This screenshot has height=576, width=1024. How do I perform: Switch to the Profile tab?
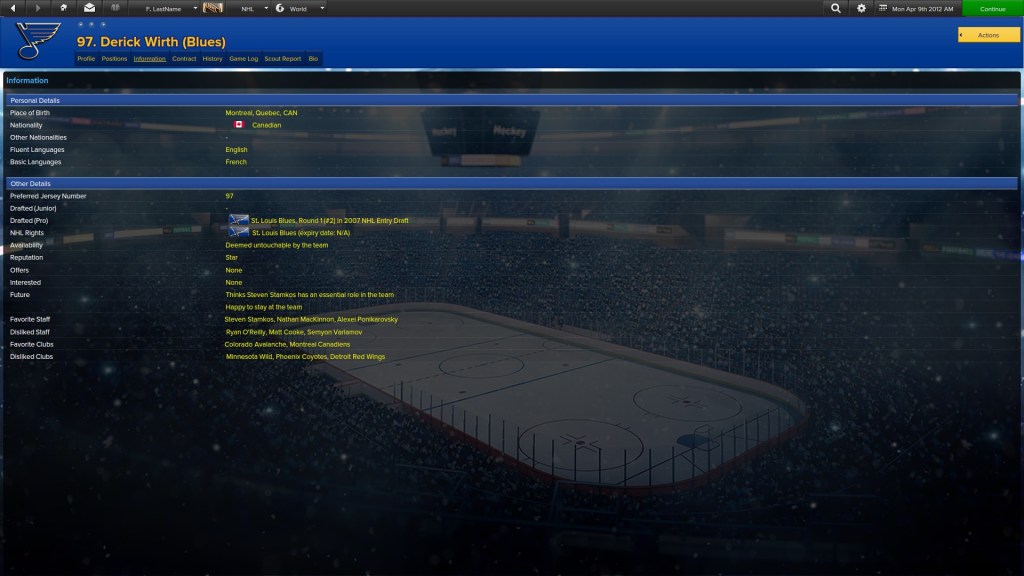click(86, 59)
